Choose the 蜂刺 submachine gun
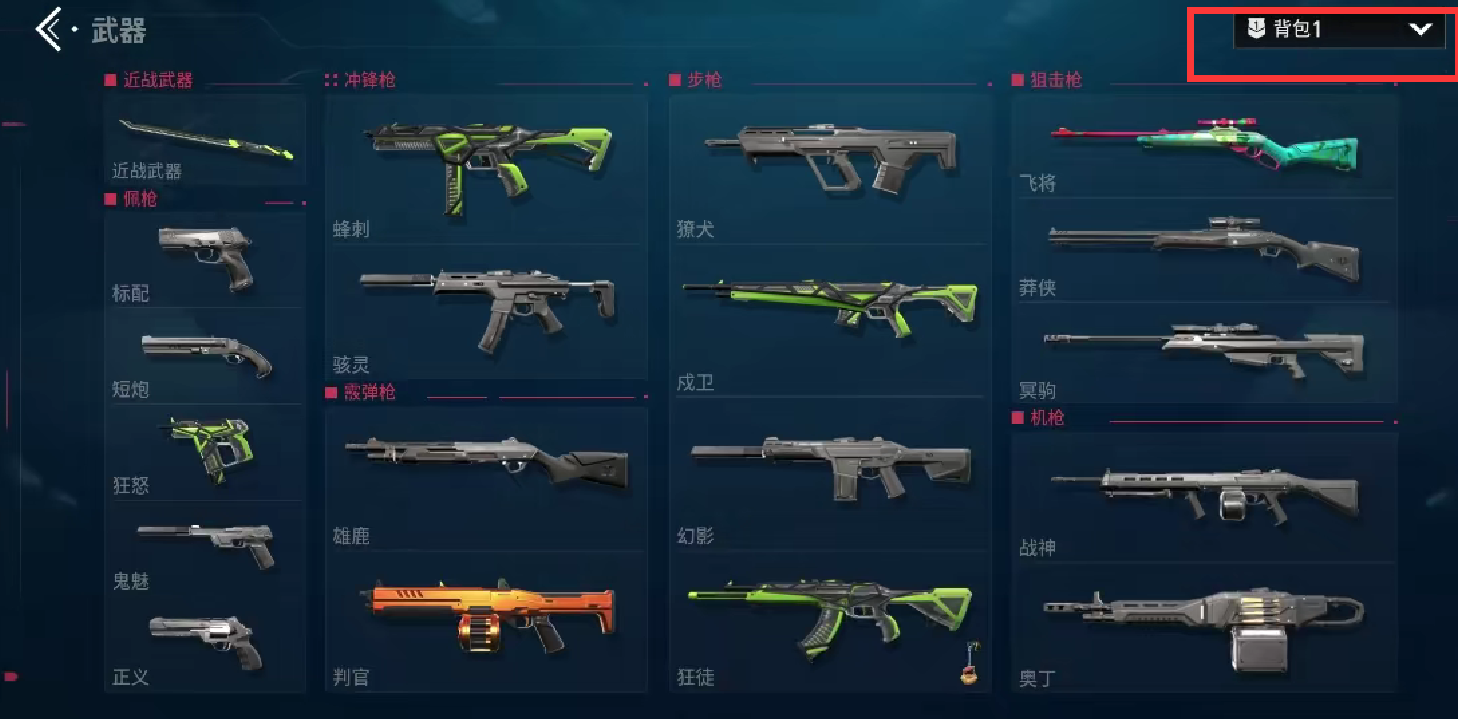 coord(486,168)
